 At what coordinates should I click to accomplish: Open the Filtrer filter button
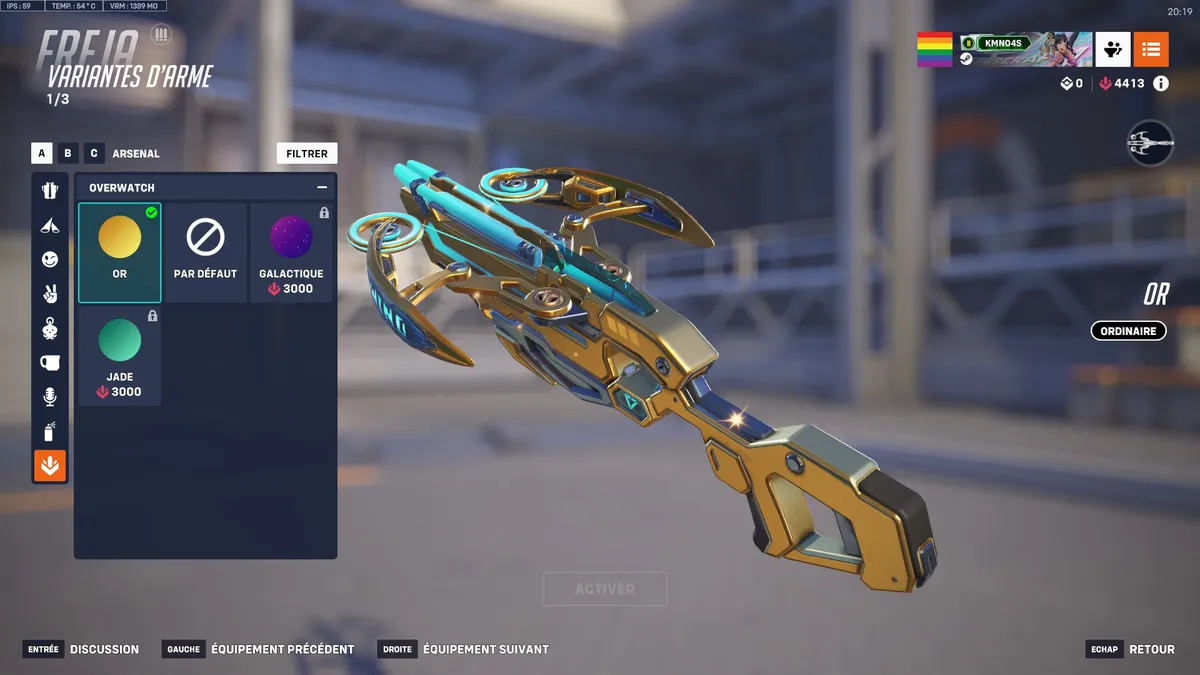(307, 154)
